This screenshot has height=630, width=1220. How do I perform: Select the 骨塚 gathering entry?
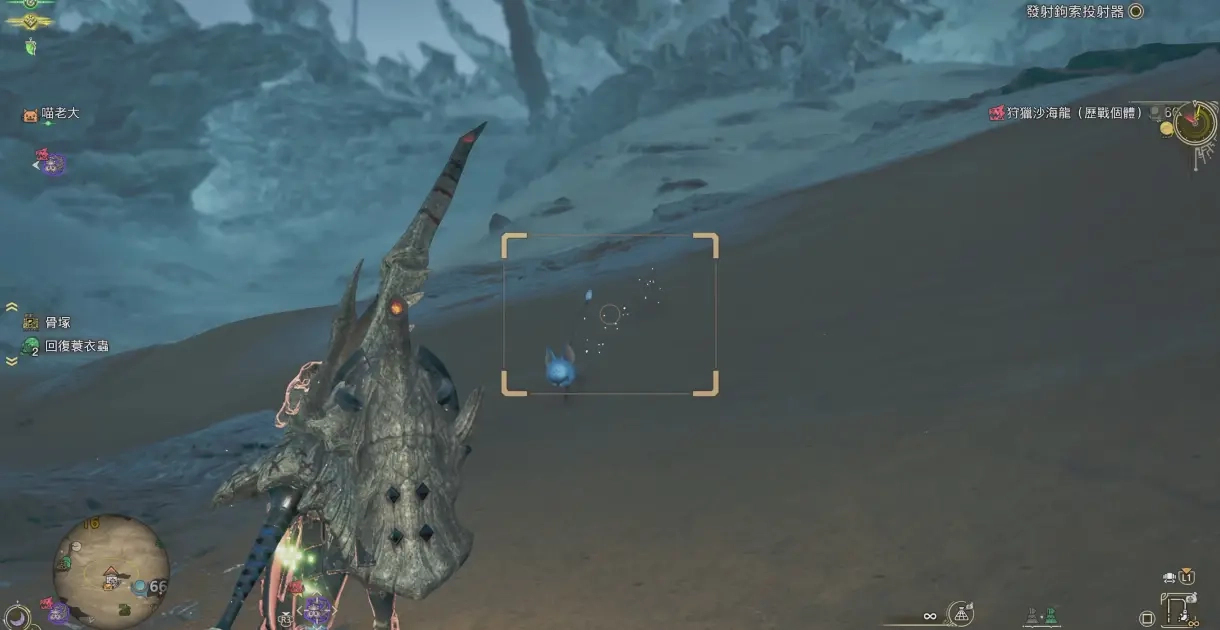click(58, 322)
